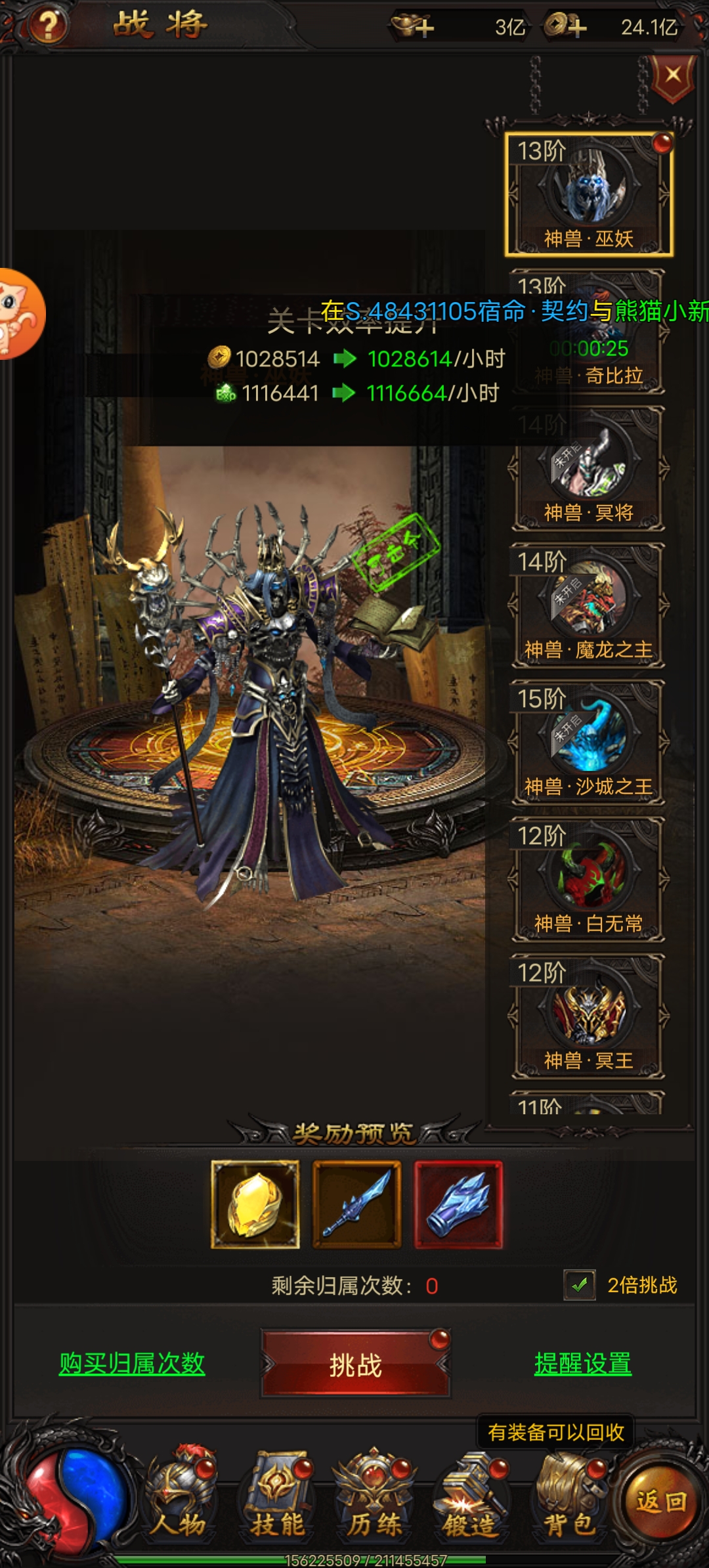
Task: Choose the 神兽·冥将 boss tile
Action: click(588, 469)
